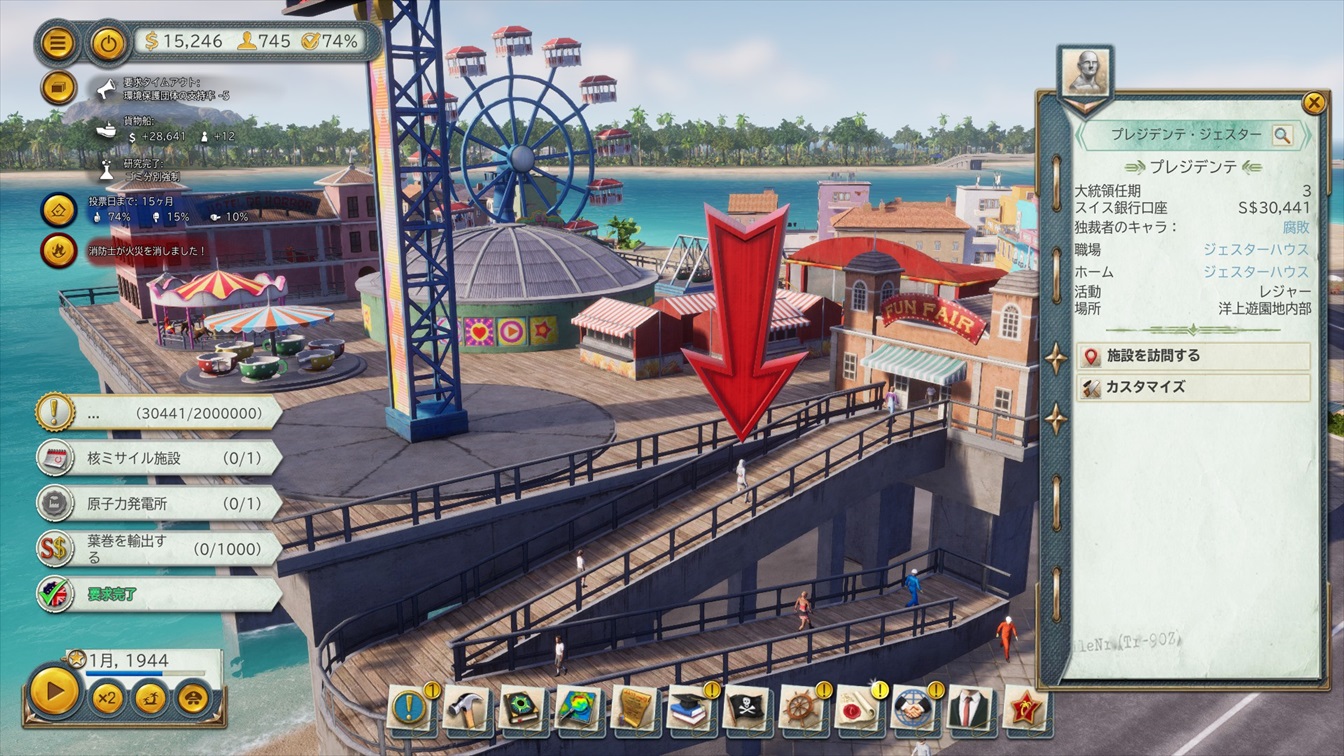Click the power icon button
The width and height of the screenshot is (1344, 756).
coord(108,43)
